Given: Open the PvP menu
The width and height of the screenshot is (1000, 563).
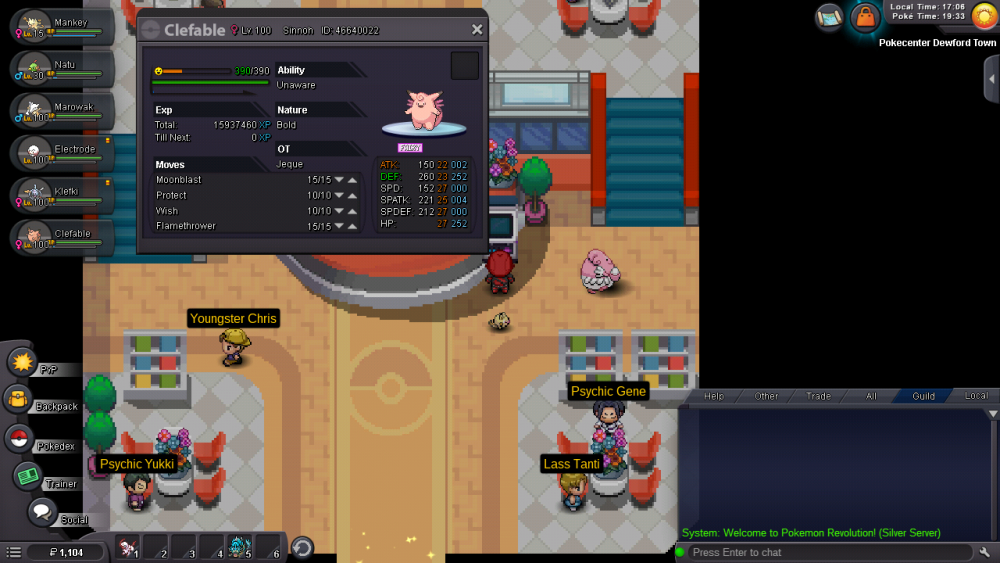Looking at the screenshot, I should [24, 361].
